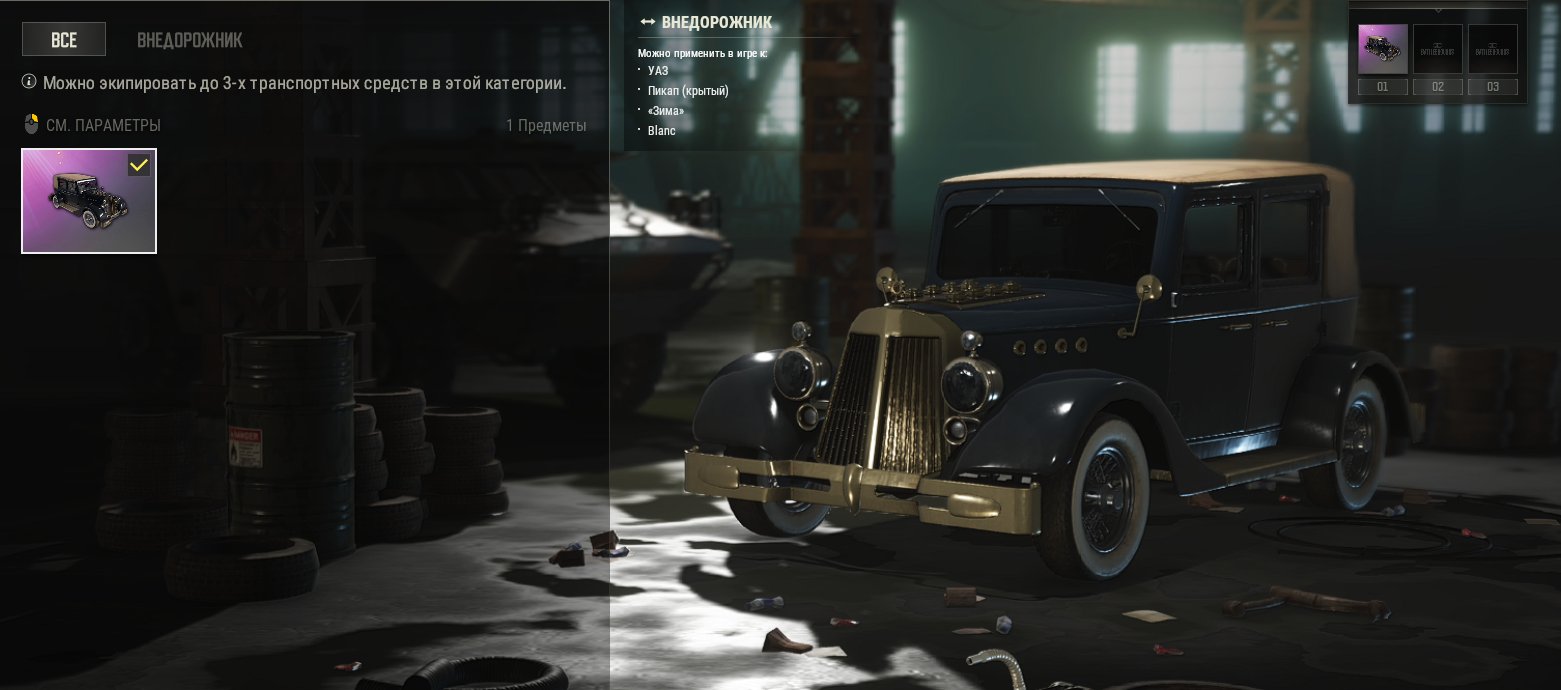This screenshot has height=690, width=1561.
Task: Select equipped vehicle slot 01 with the car
Action: 1382,50
